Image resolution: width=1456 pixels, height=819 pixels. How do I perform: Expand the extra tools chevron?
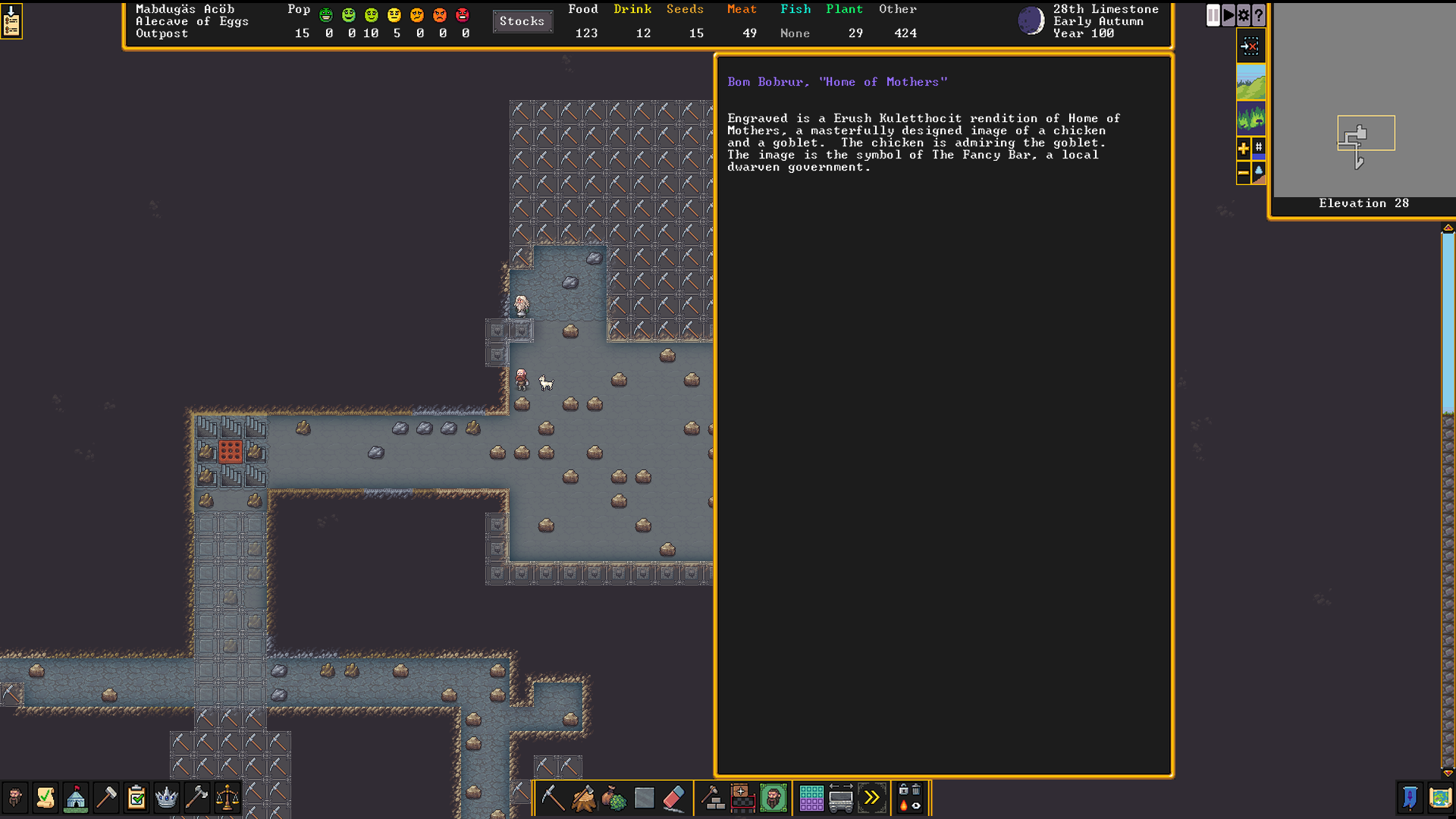pyautogui.click(x=873, y=798)
